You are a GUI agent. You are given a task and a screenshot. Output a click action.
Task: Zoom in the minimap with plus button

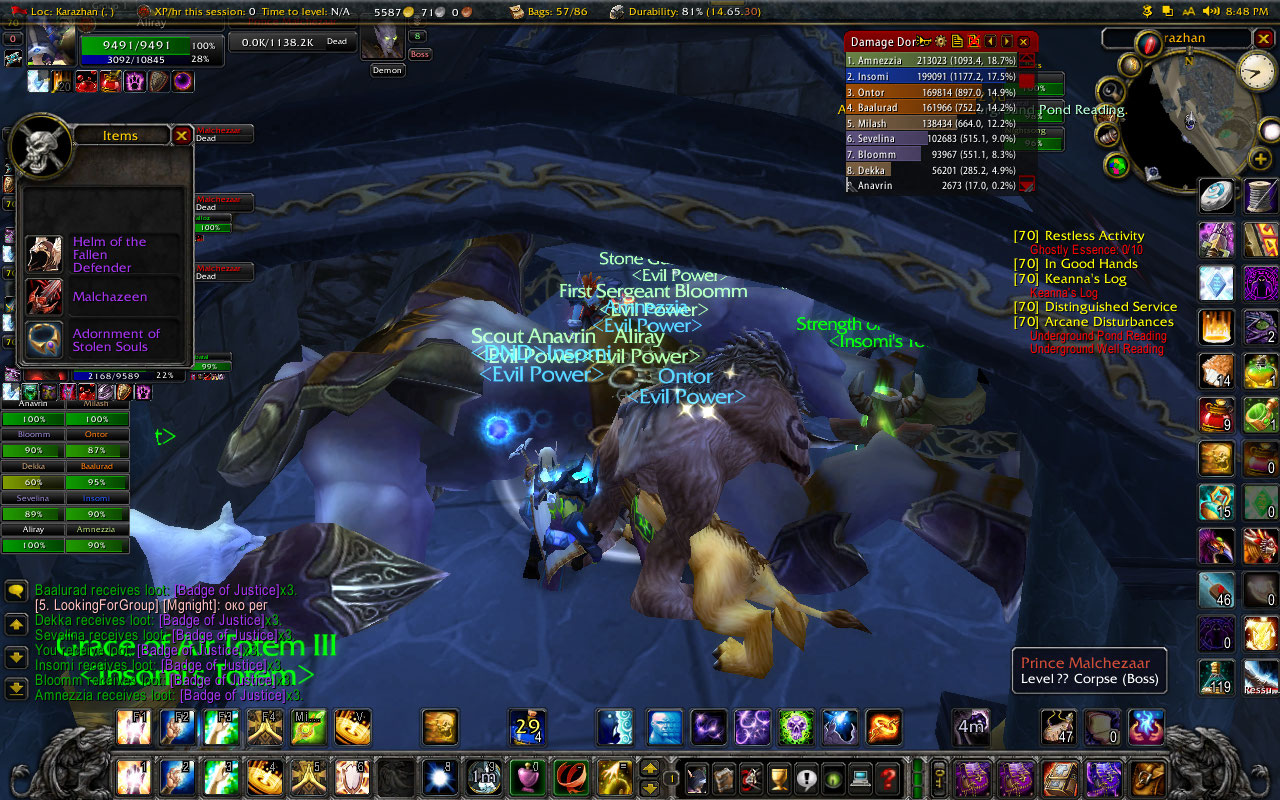pos(1260,159)
